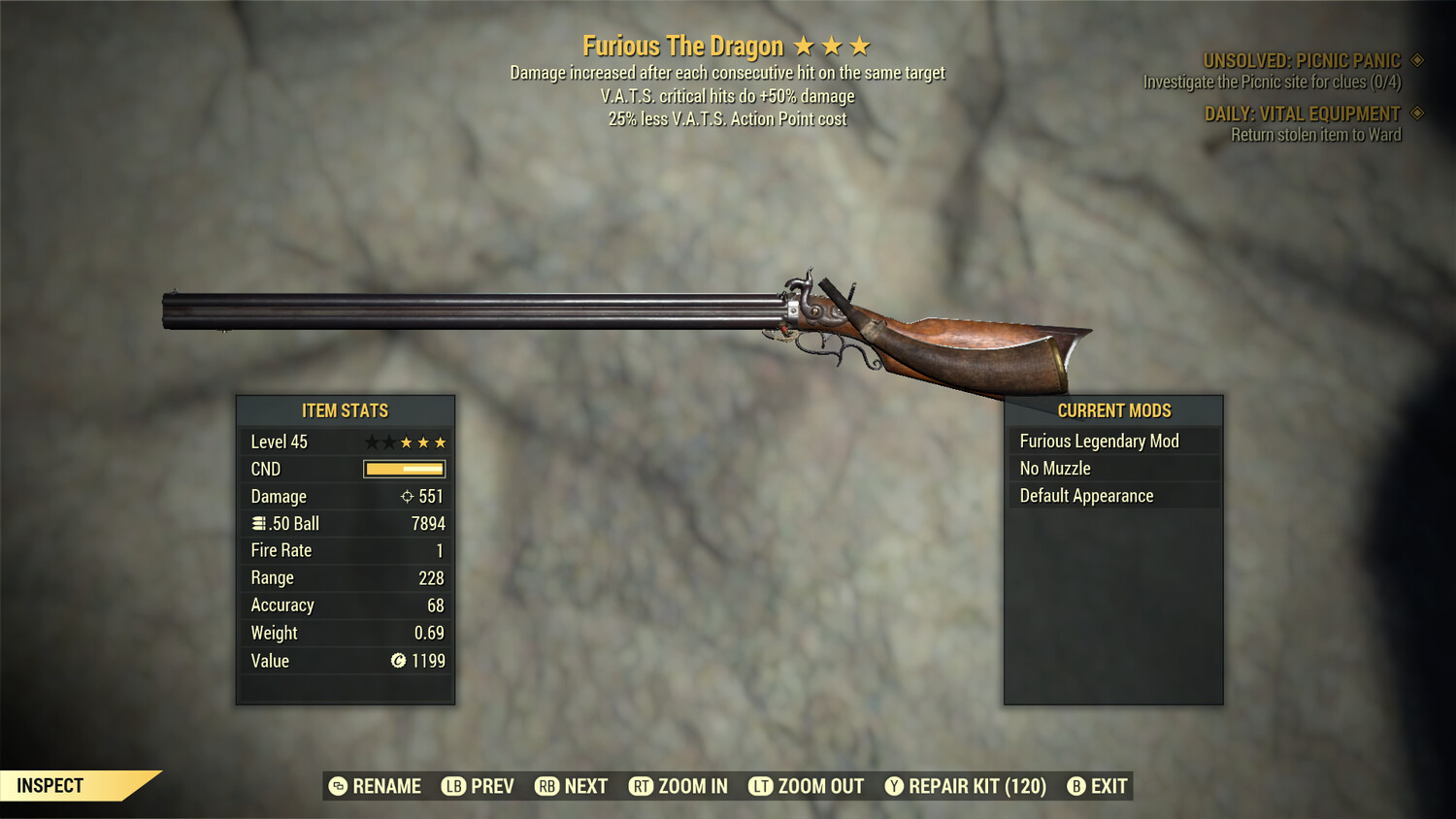Activate Zoom In on the weapon

(x=678, y=786)
